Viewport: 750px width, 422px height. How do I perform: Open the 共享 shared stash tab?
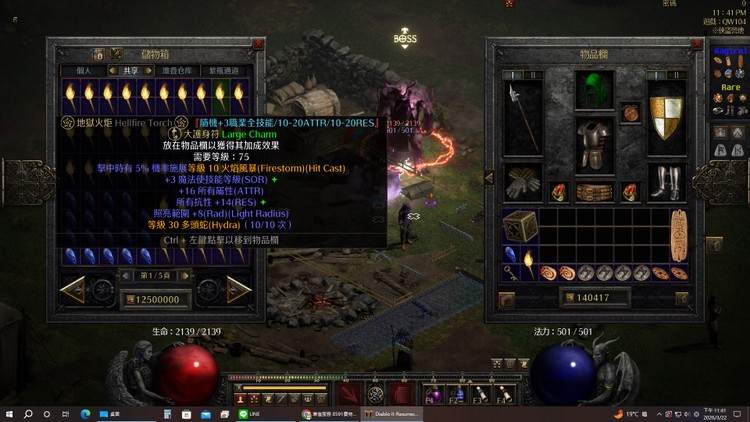(x=131, y=71)
